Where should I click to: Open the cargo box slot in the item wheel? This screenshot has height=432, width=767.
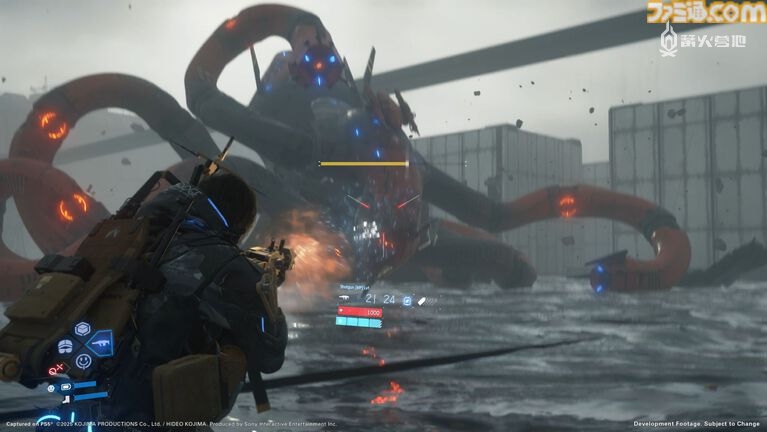pyautogui.click(x=83, y=329)
